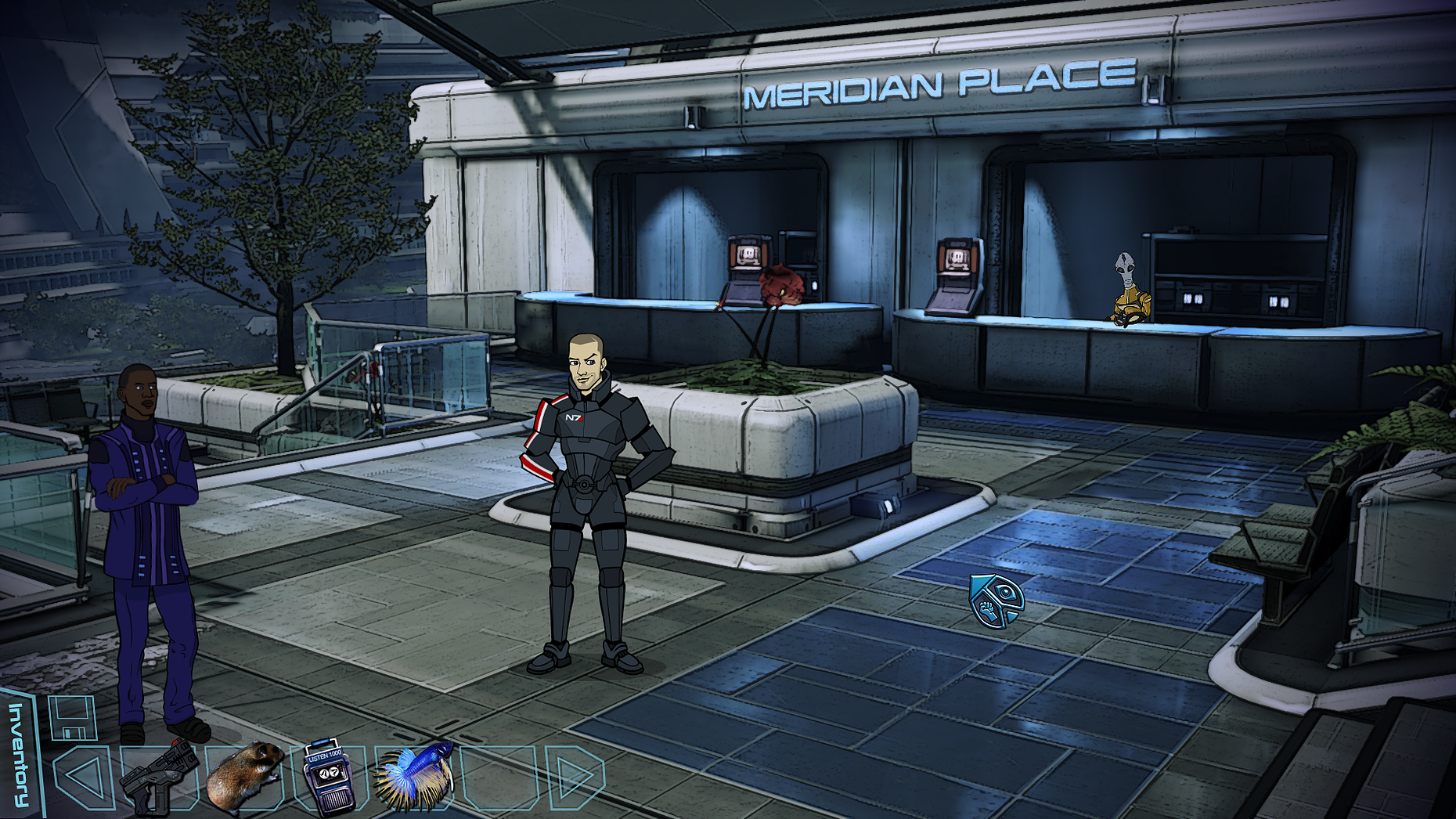Image resolution: width=1456 pixels, height=819 pixels.
Task: Choose the eye examine action on the cursor coin
Action: point(1007,593)
